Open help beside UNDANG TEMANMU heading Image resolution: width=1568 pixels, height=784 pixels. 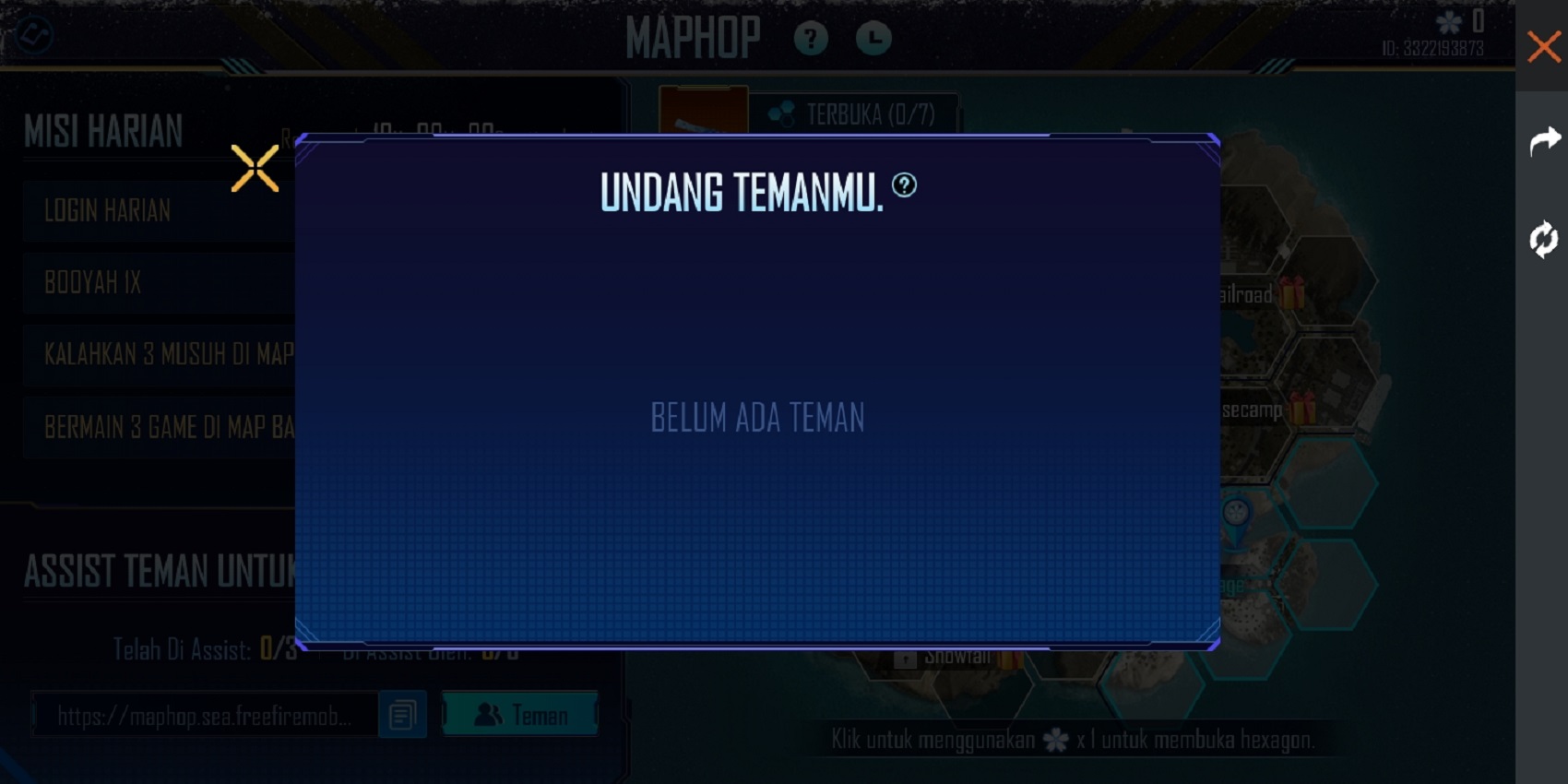pyautogui.click(x=906, y=187)
